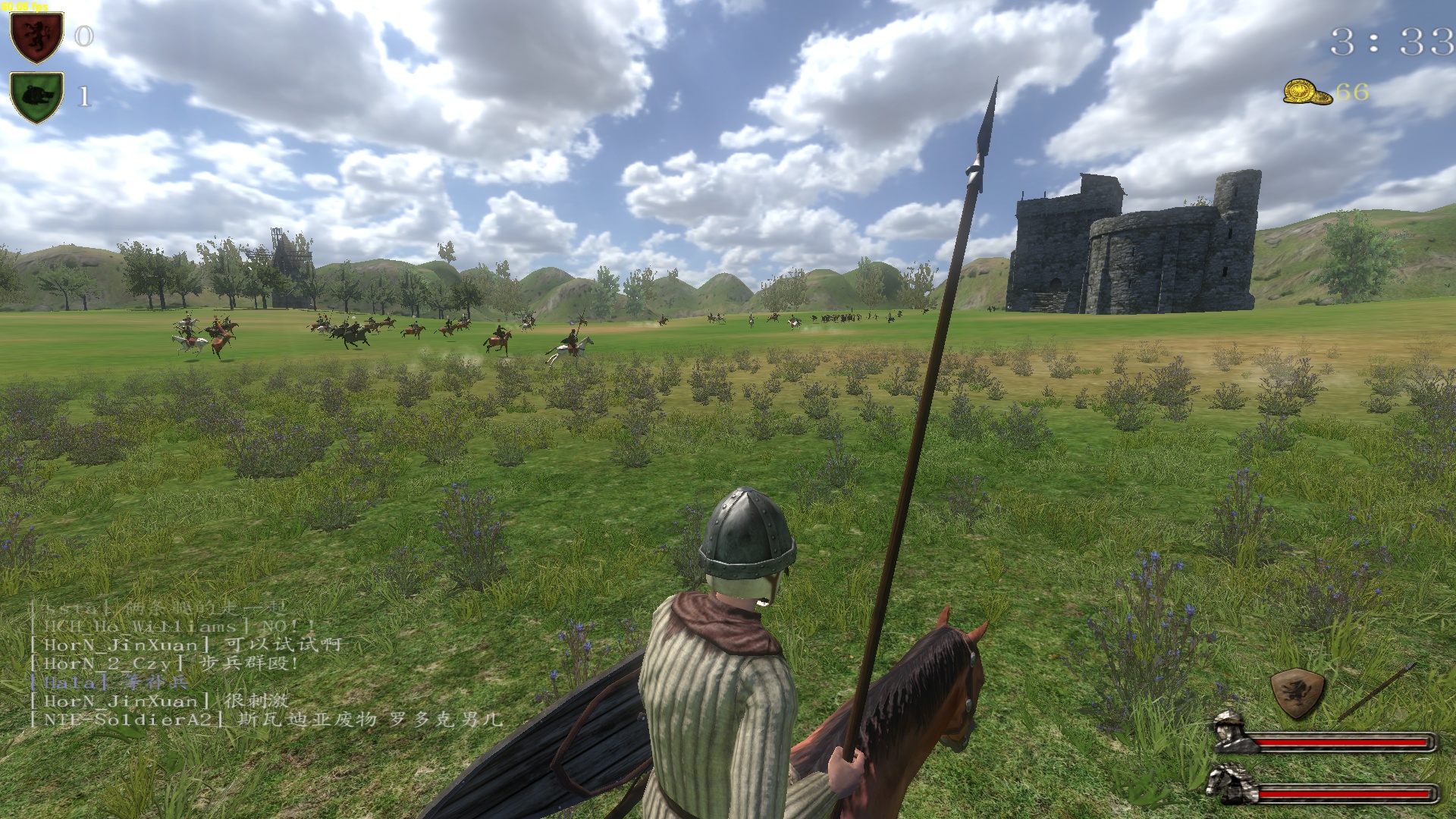Screen dimensions: 1456x819
Task: Select the green boar team shield
Action: pyautogui.click(x=36, y=97)
